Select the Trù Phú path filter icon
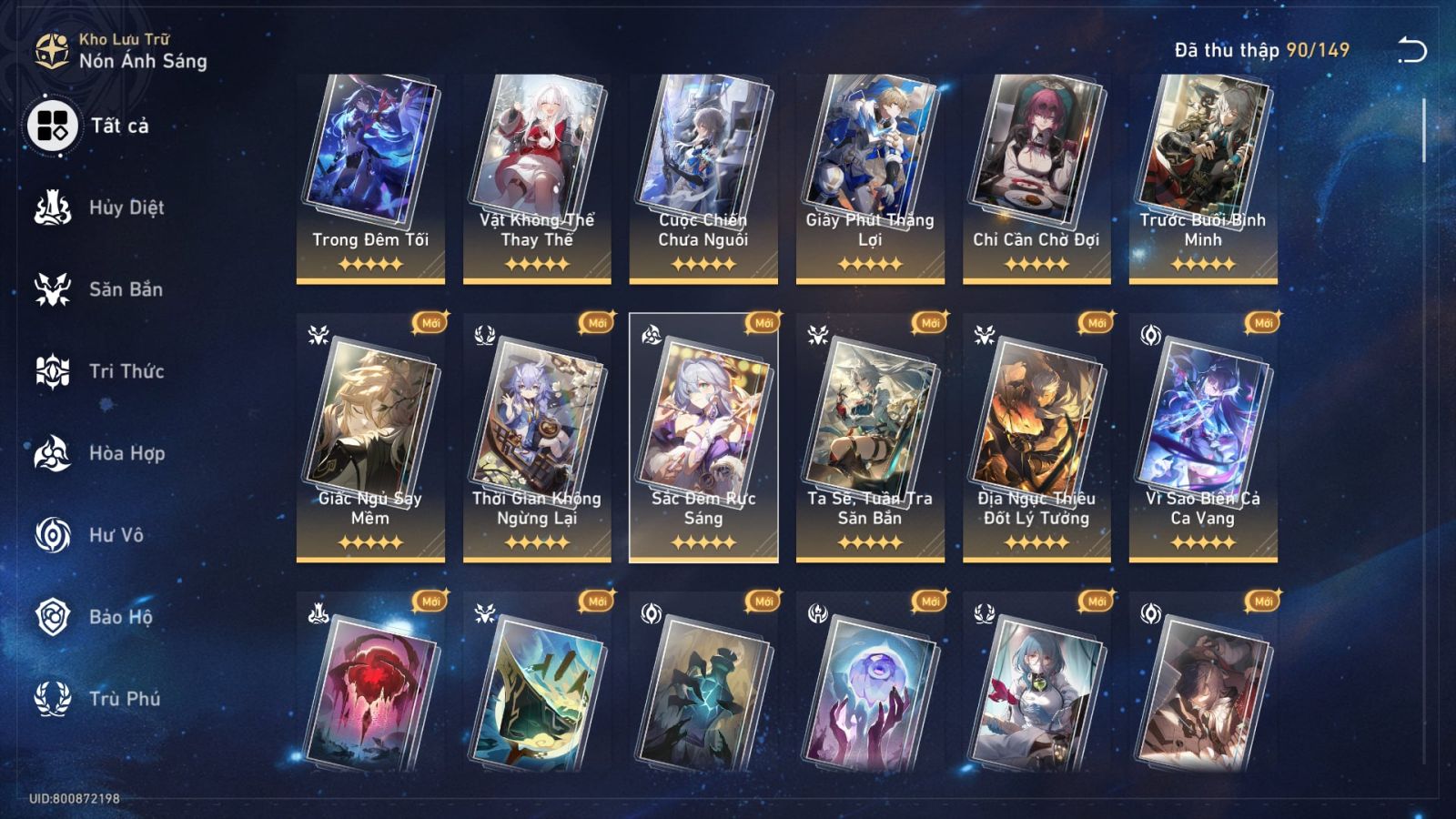The height and width of the screenshot is (819, 1456). (53, 699)
